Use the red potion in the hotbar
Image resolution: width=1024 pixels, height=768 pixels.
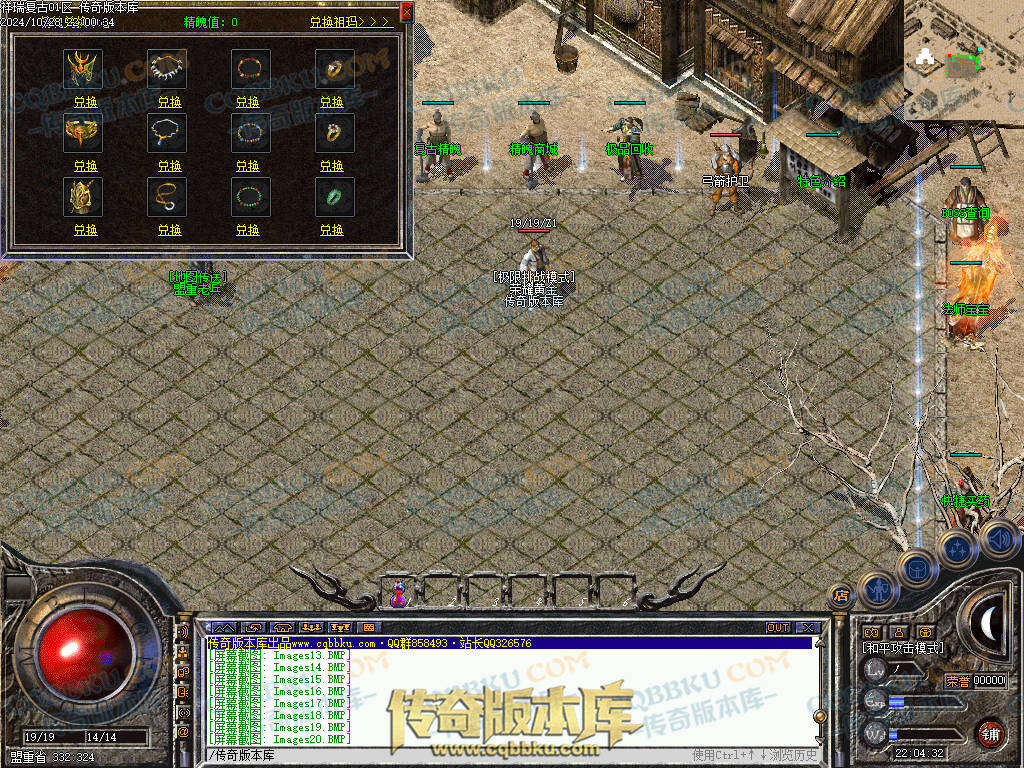coord(398,594)
